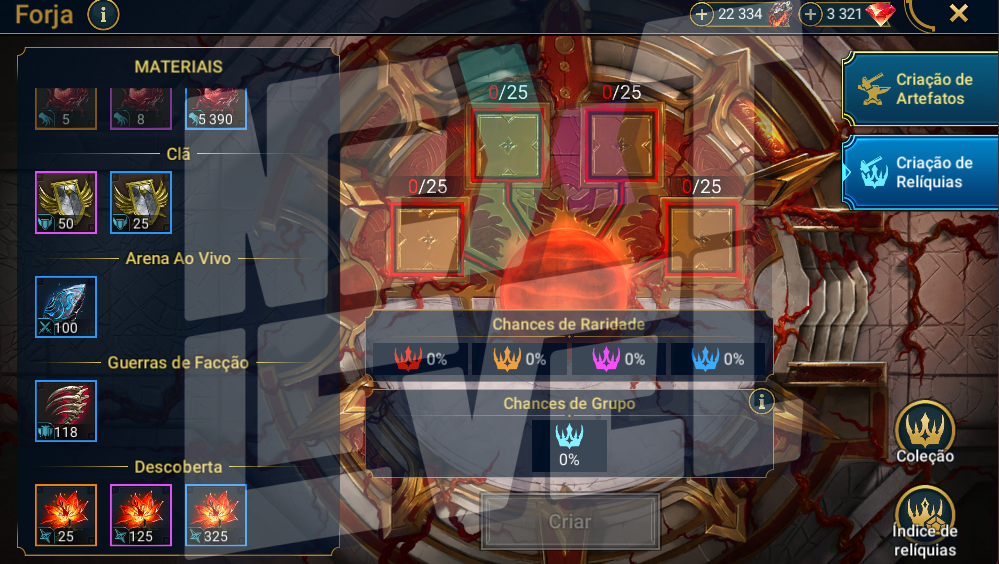This screenshot has height=564, width=999.
Task: Select Descoberta material with quantity 325
Action: [216, 515]
